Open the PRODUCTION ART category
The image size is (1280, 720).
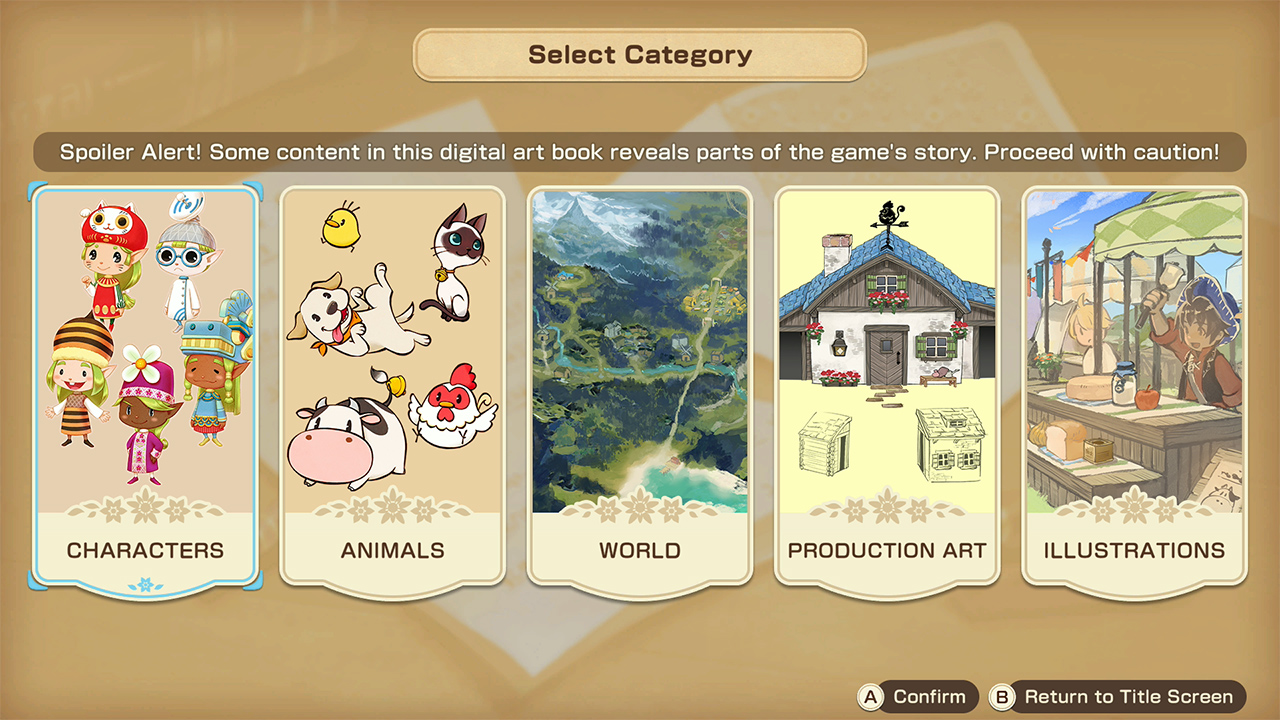pos(886,390)
